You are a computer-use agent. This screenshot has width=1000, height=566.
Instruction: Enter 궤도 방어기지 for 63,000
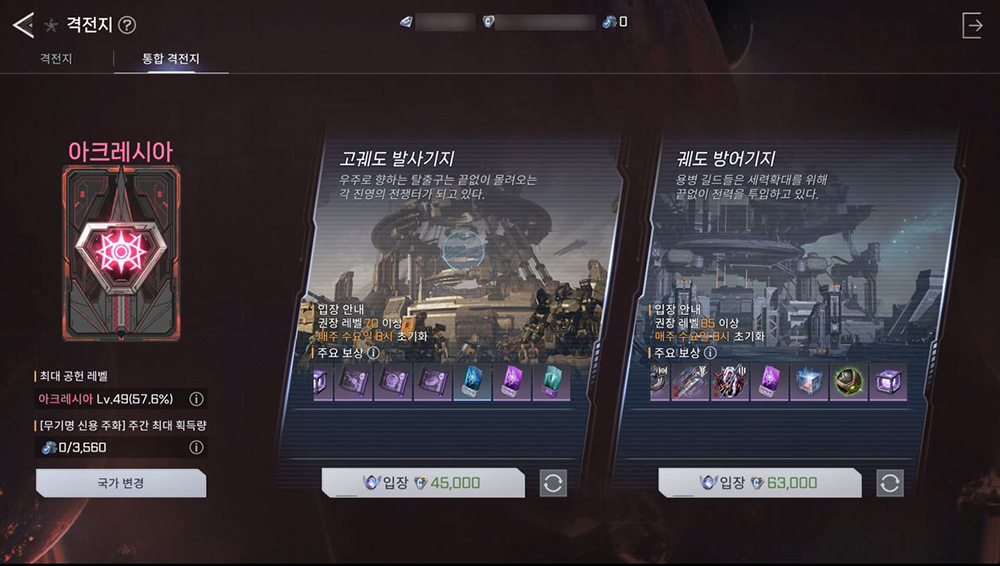coord(759,483)
